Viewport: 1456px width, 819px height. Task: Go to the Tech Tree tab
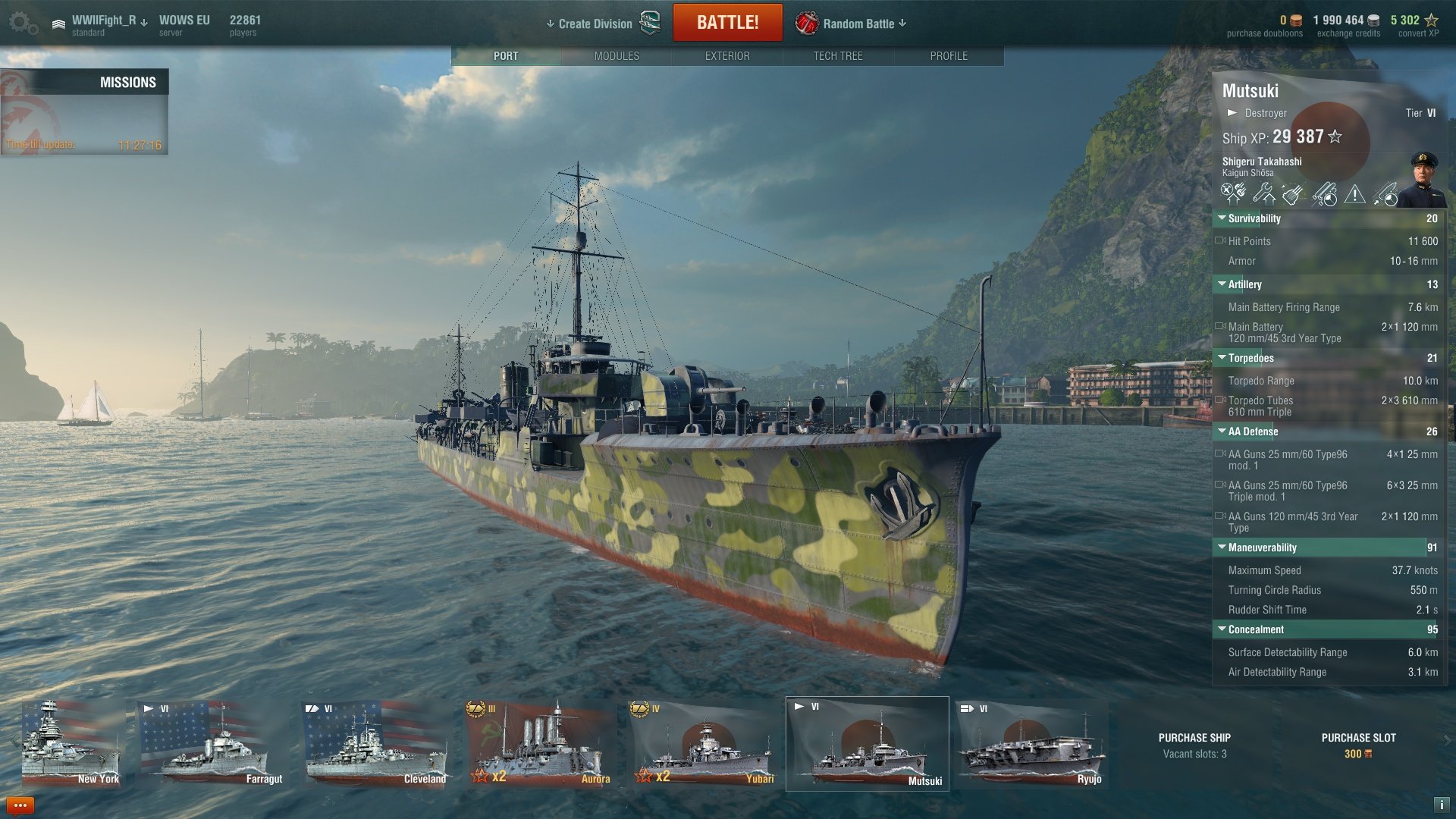838,56
